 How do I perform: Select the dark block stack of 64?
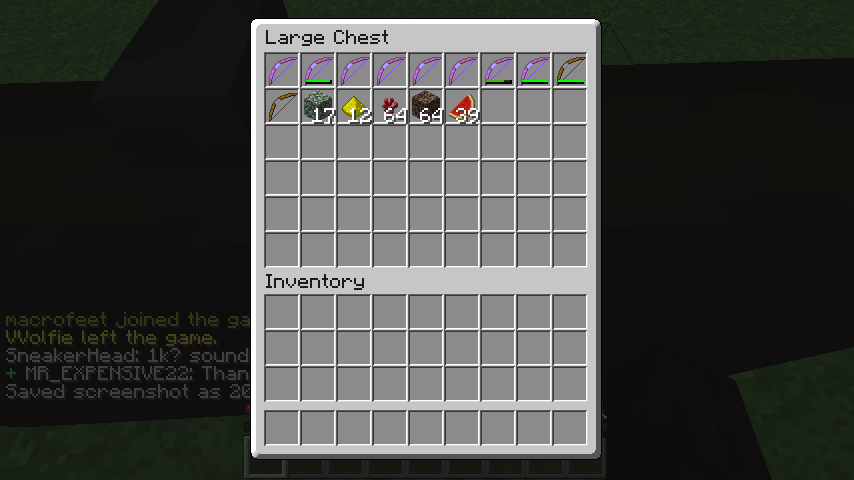(x=426, y=106)
